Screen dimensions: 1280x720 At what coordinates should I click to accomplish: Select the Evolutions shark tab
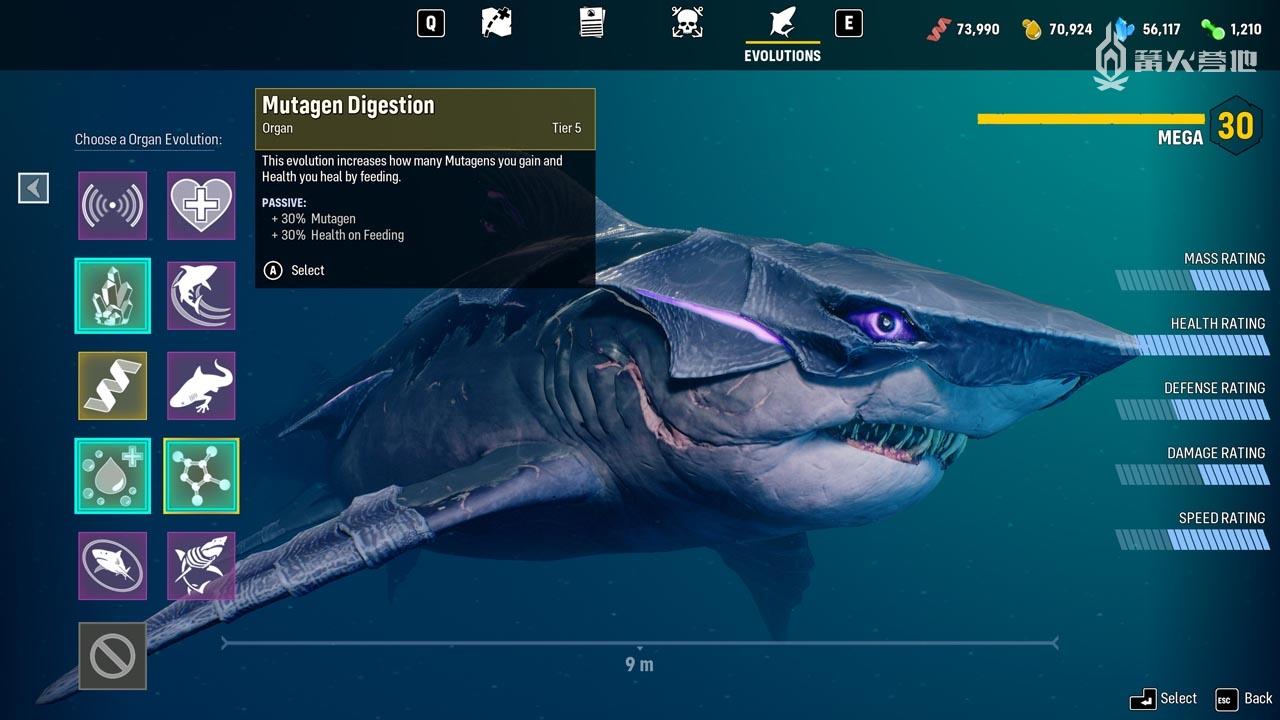click(x=782, y=23)
